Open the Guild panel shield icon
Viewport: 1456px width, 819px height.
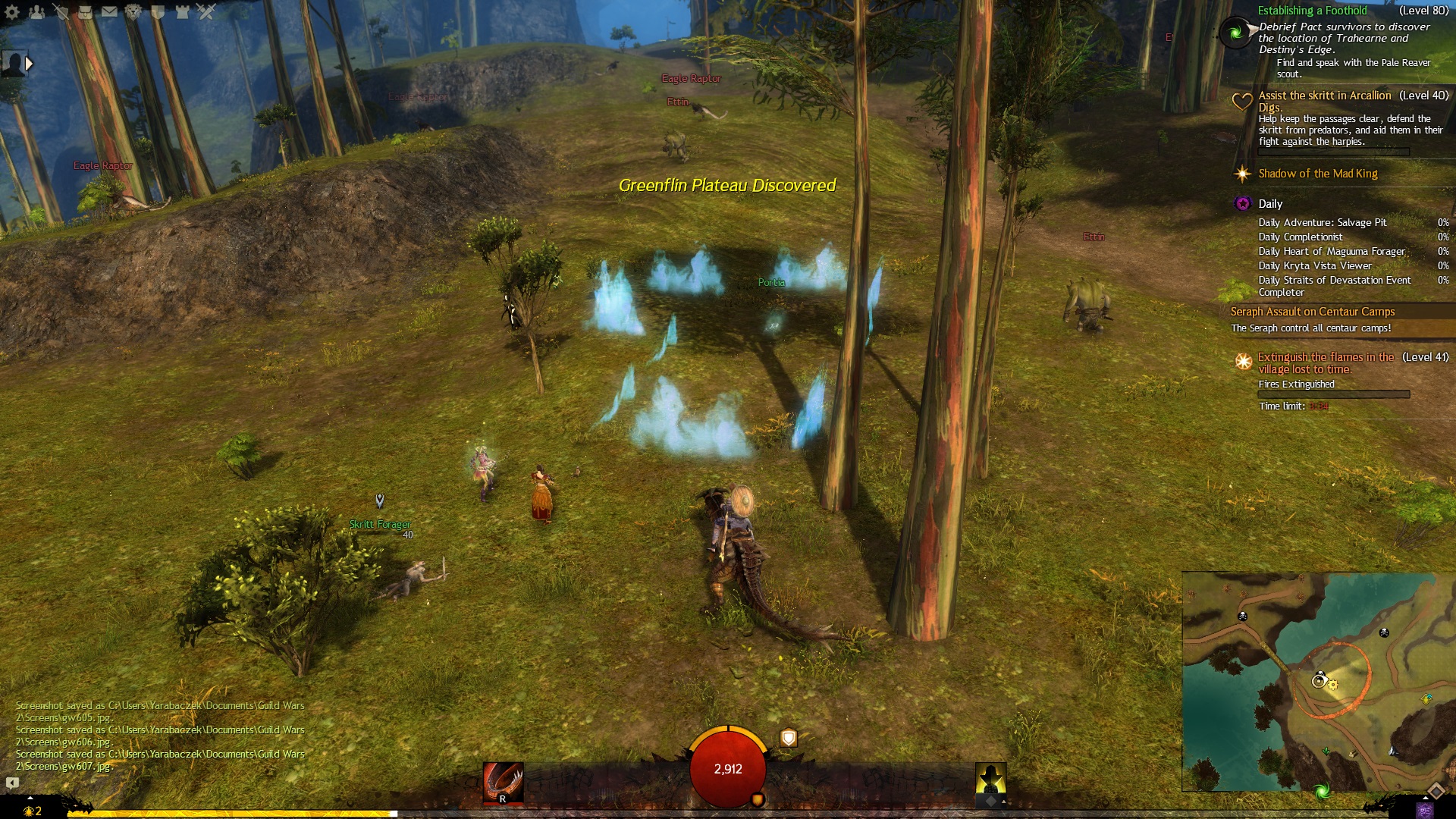[158, 11]
